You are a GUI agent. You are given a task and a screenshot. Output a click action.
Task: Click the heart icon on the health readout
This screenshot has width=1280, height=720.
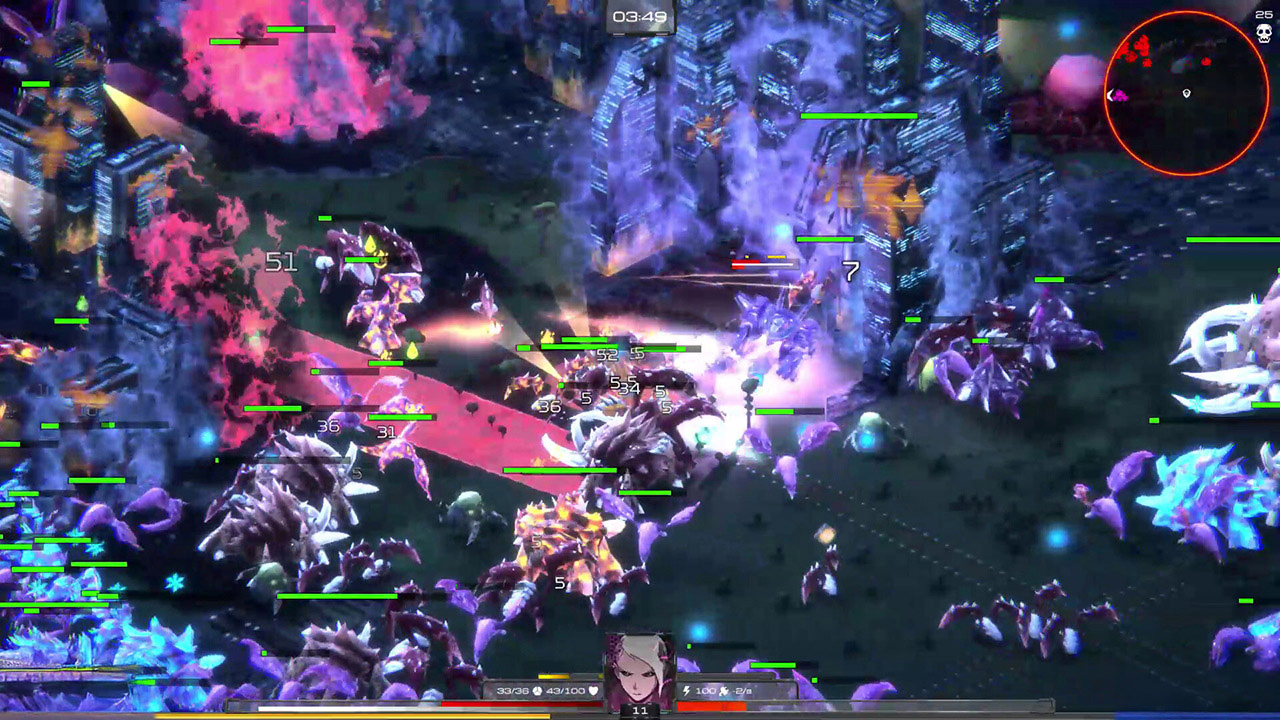[x=594, y=691]
